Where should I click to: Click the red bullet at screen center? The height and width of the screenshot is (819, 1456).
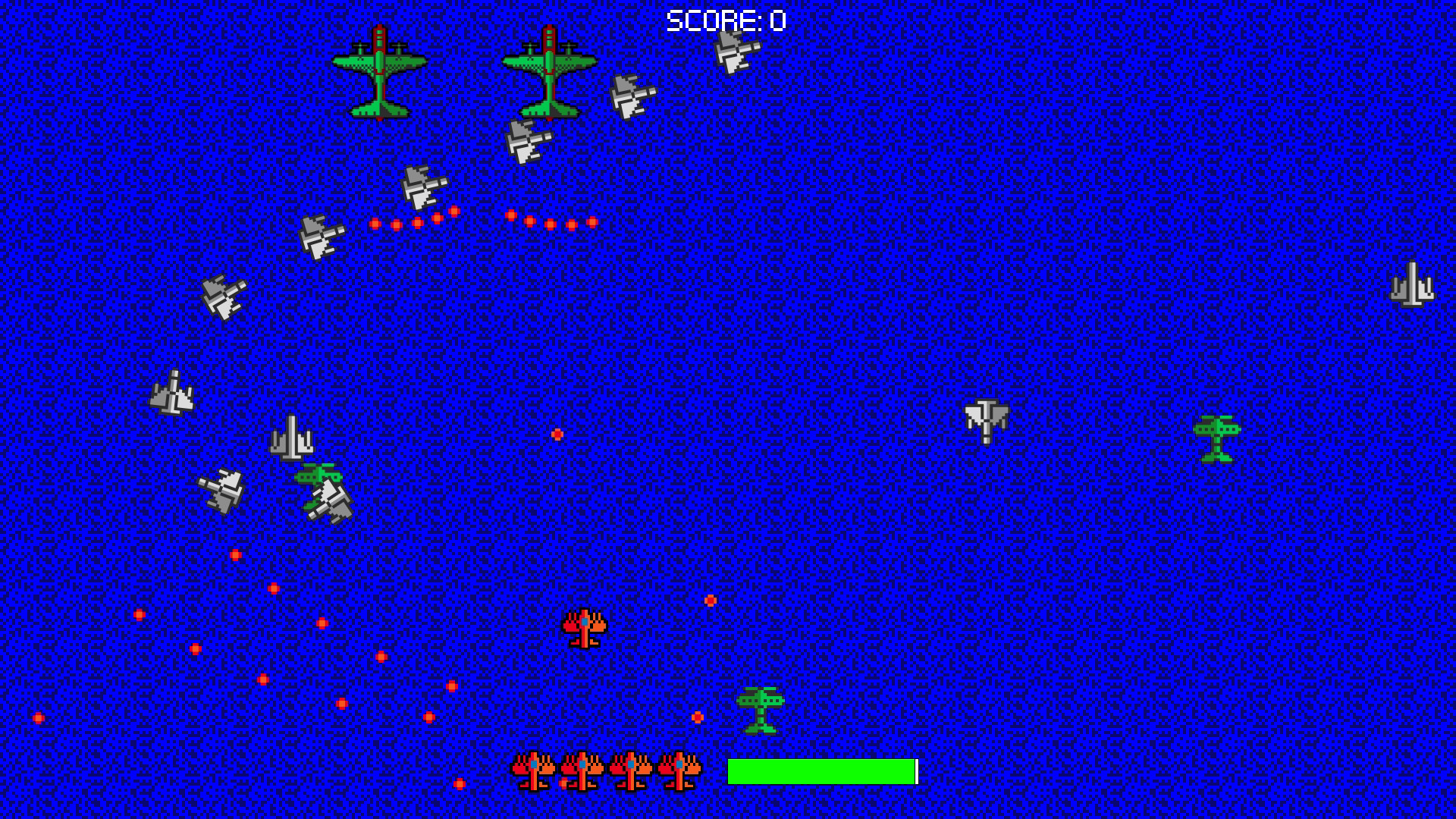pyautogui.click(x=556, y=434)
